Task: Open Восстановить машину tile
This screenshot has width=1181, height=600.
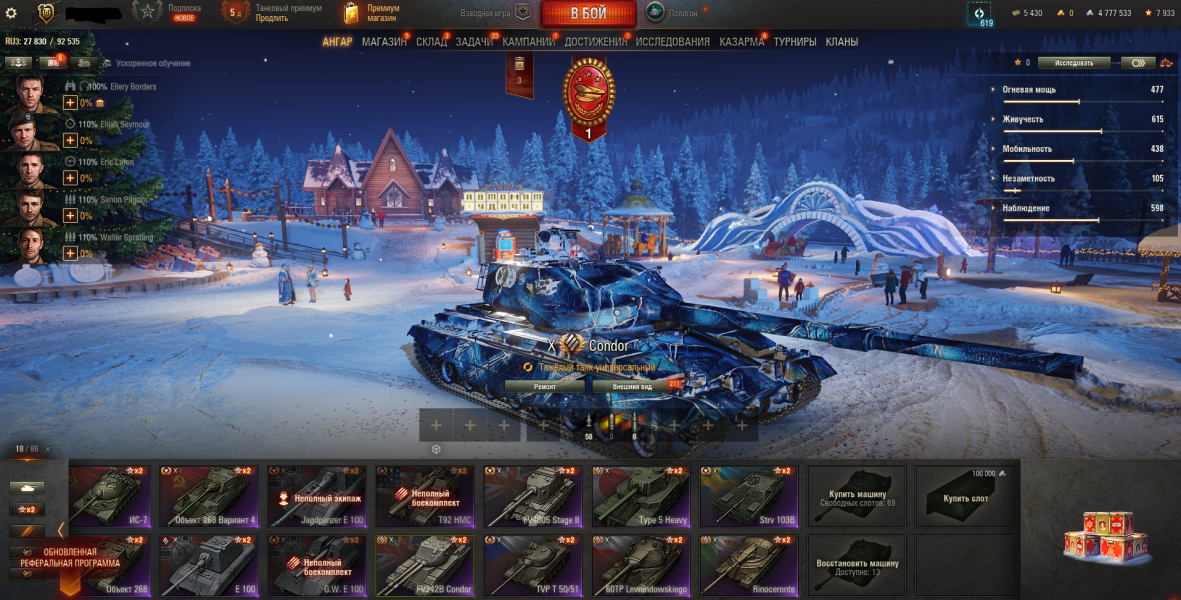Action: pos(857,566)
